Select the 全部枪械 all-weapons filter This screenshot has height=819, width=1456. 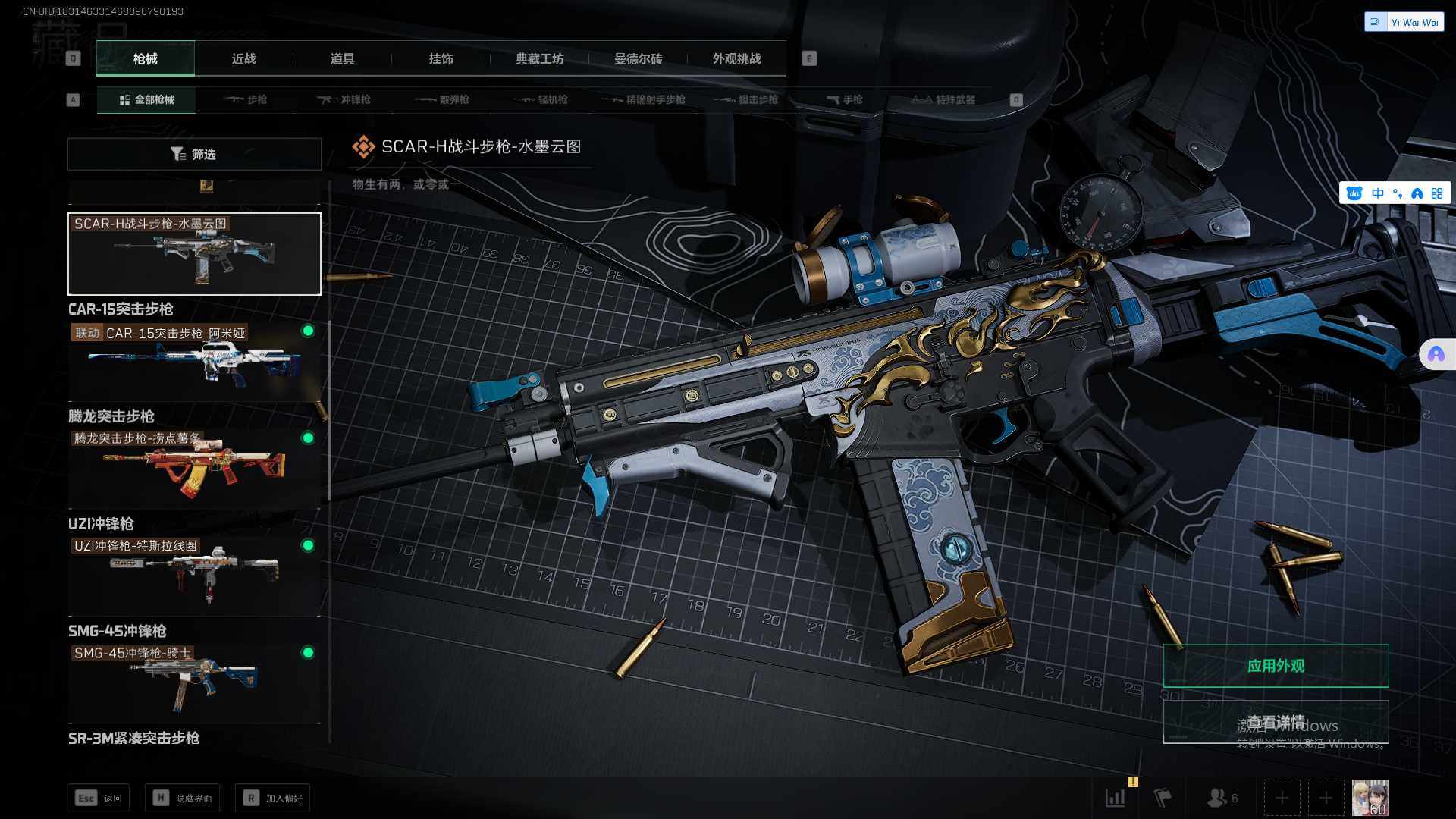click(x=146, y=100)
